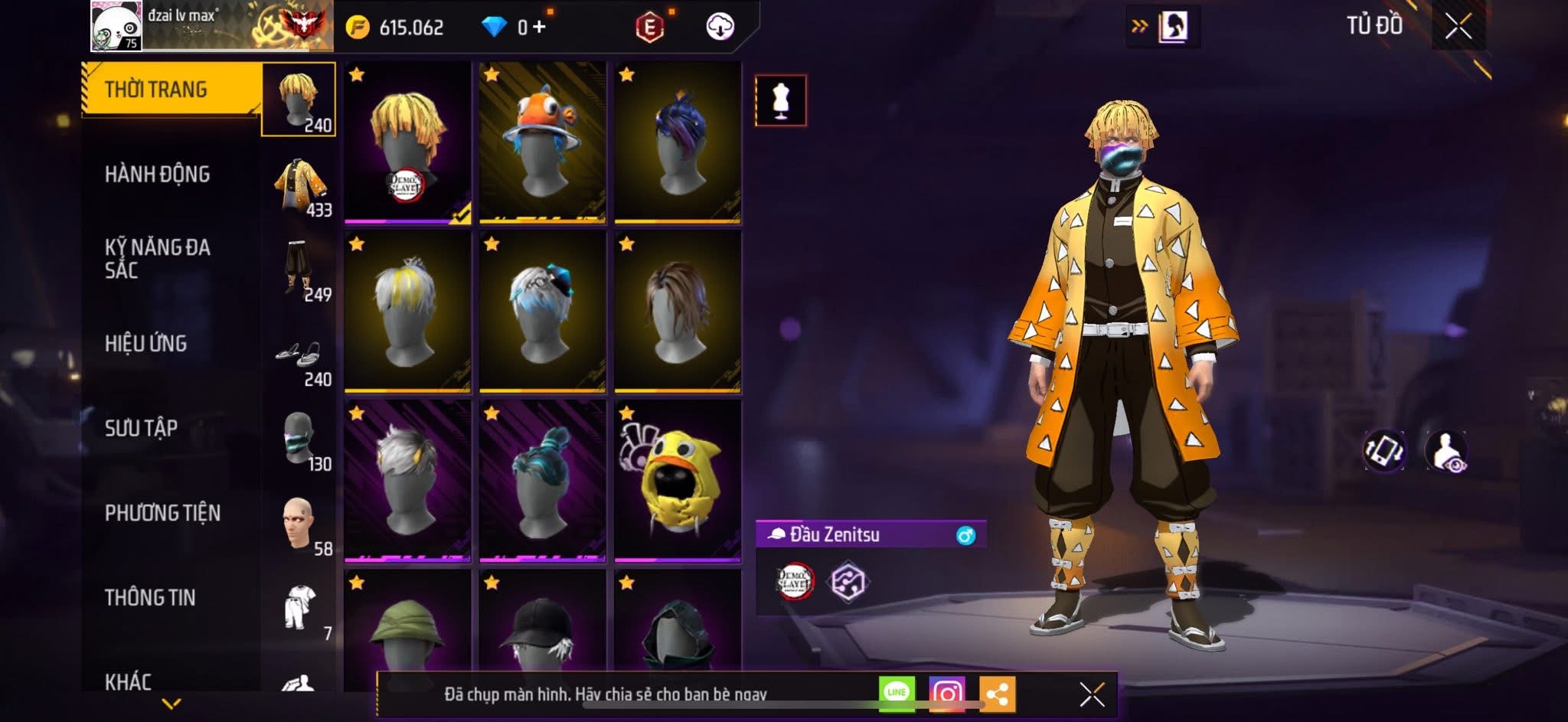Click the mannequin outfit preset button
This screenshot has height=722, width=1568.
pyautogui.click(x=780, y=100)
